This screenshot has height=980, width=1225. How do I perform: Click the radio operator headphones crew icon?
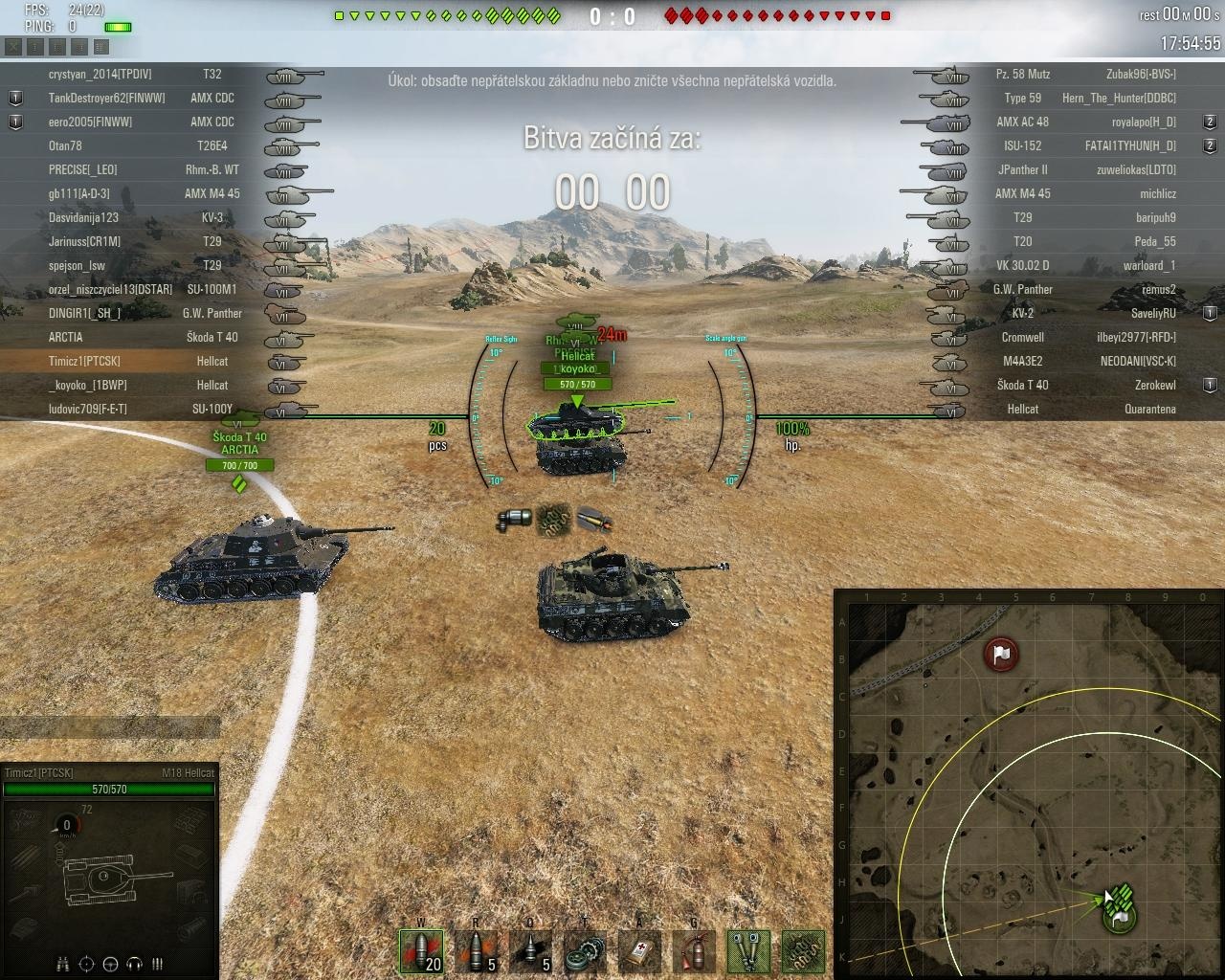[134, 964]
